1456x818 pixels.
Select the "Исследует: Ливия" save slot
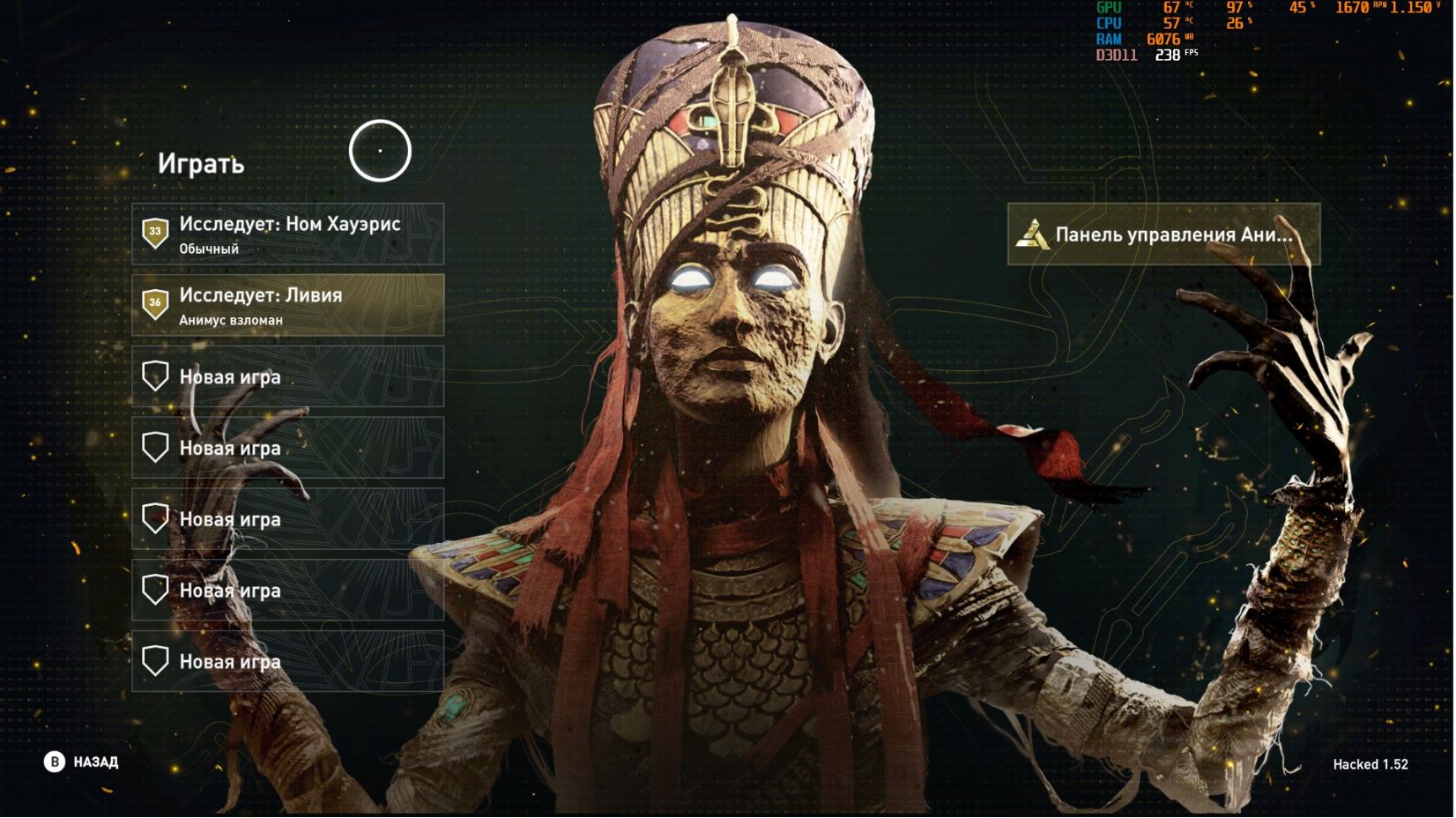tap(288, 306)
